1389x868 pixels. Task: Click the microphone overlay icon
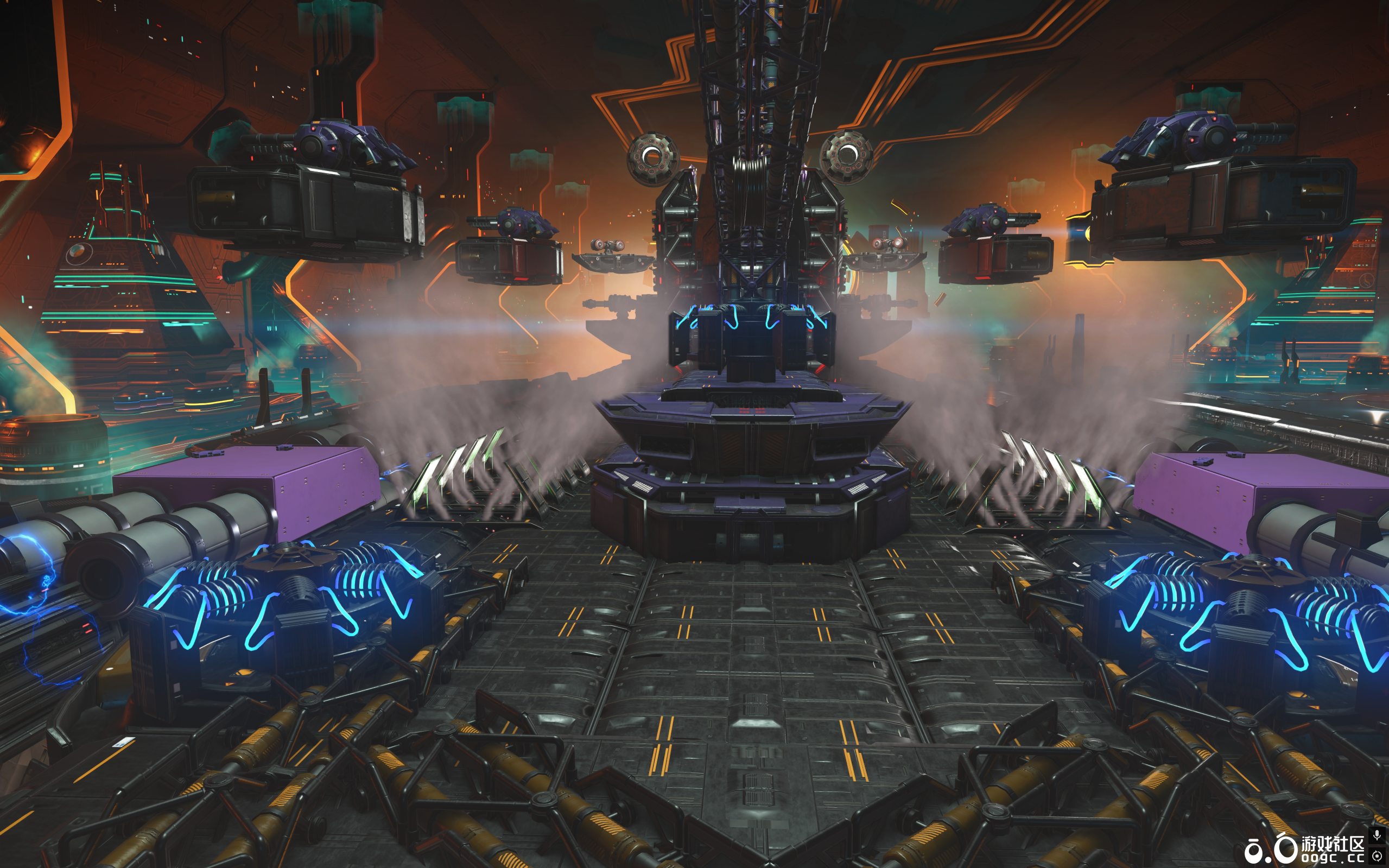[x=1377, y=835]
